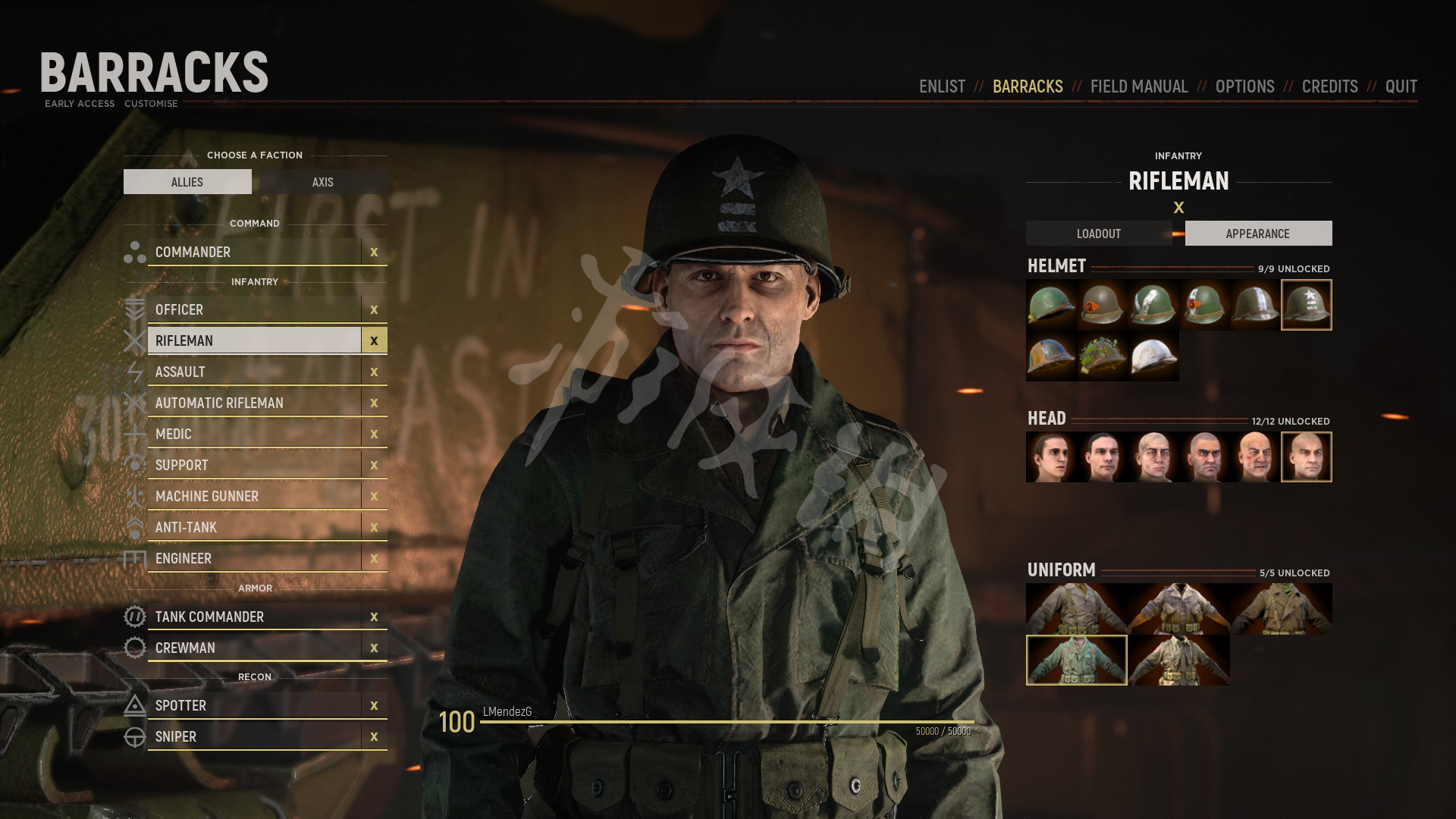Choose the Commander role

(x=254, y=252)
